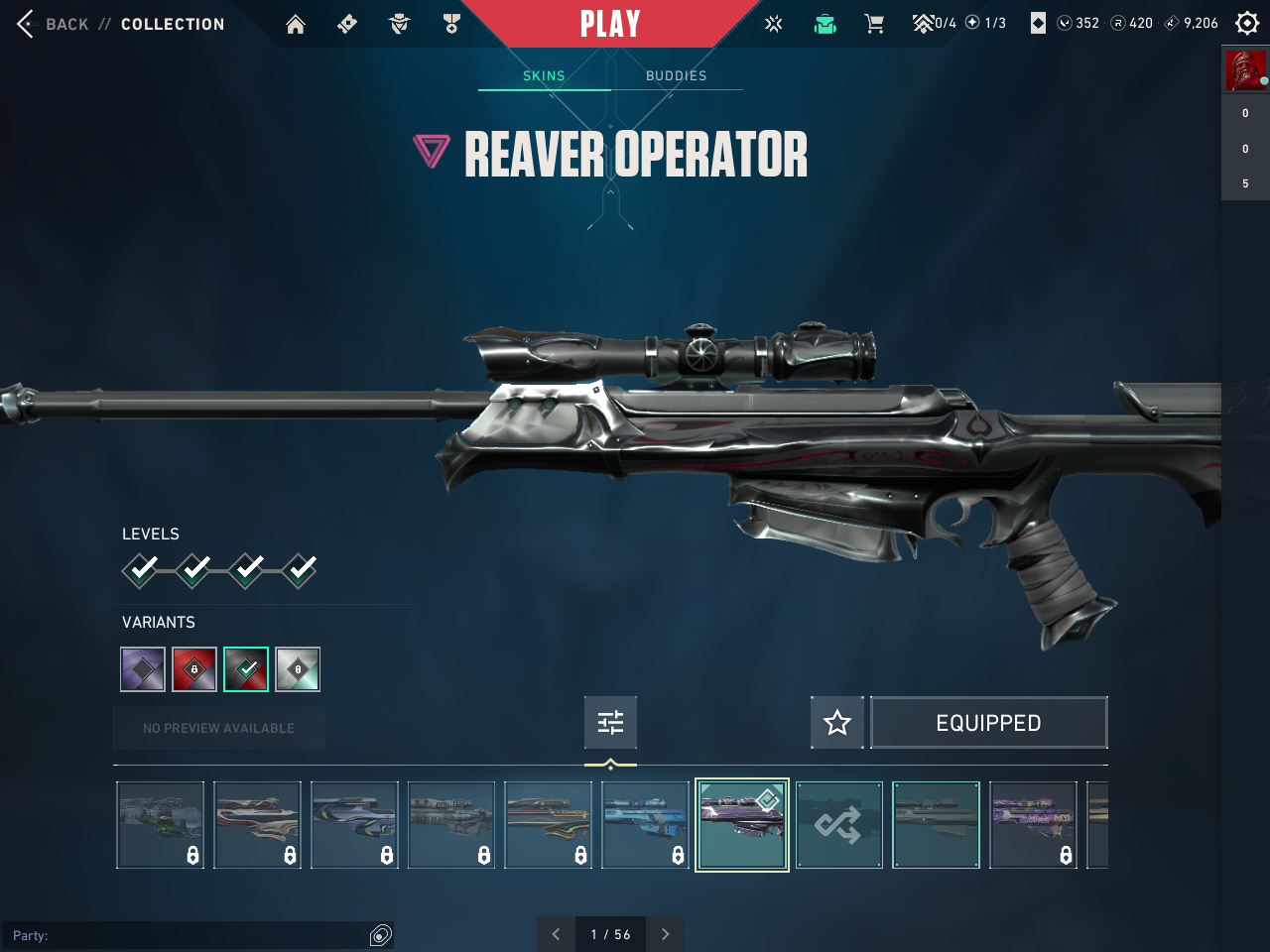Open the skin filter sliders button
This screenshot has height=952, width=1270.
pyautogui.click(x=610, y=722)
